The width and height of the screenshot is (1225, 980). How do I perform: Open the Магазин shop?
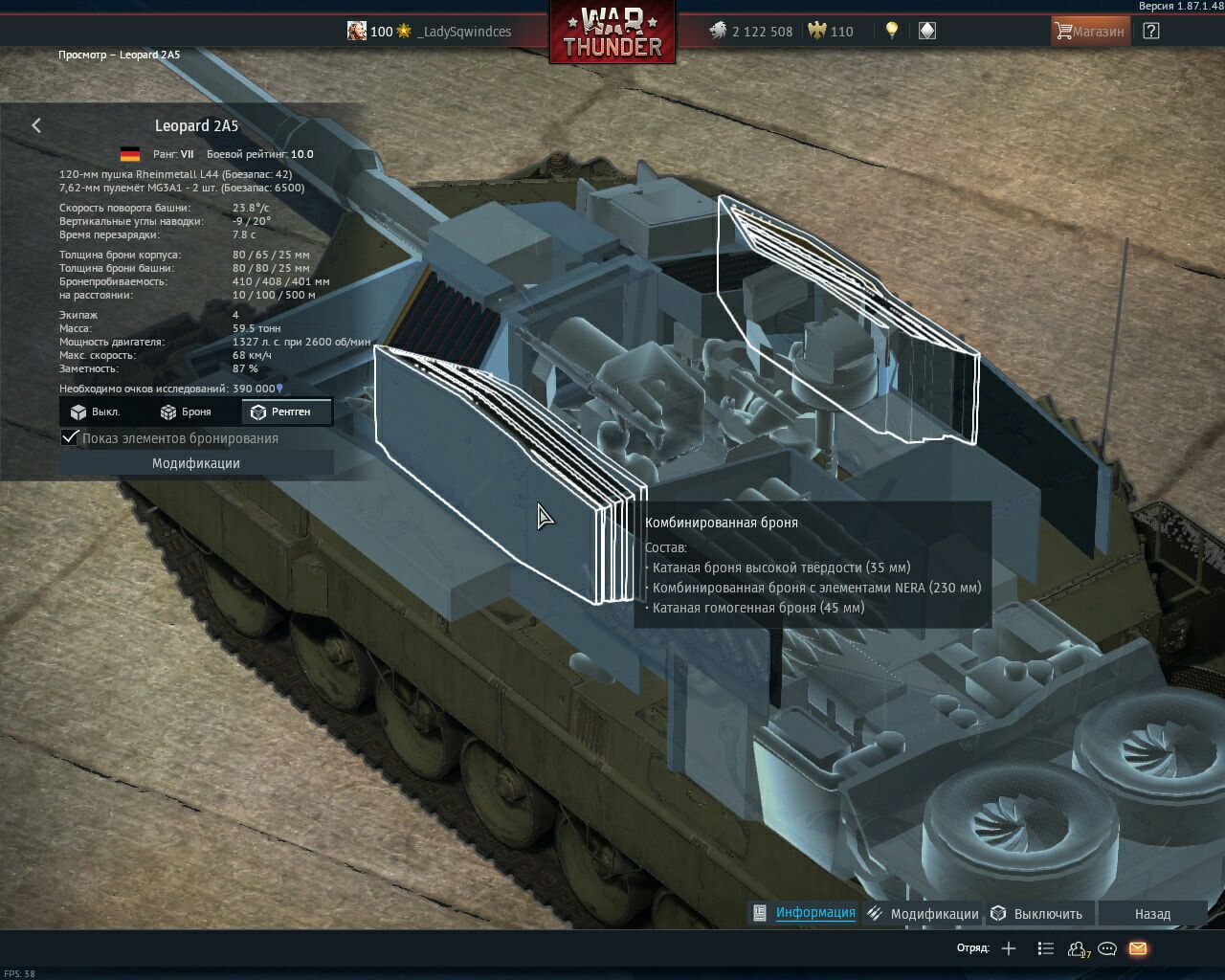click(1089, 31)
